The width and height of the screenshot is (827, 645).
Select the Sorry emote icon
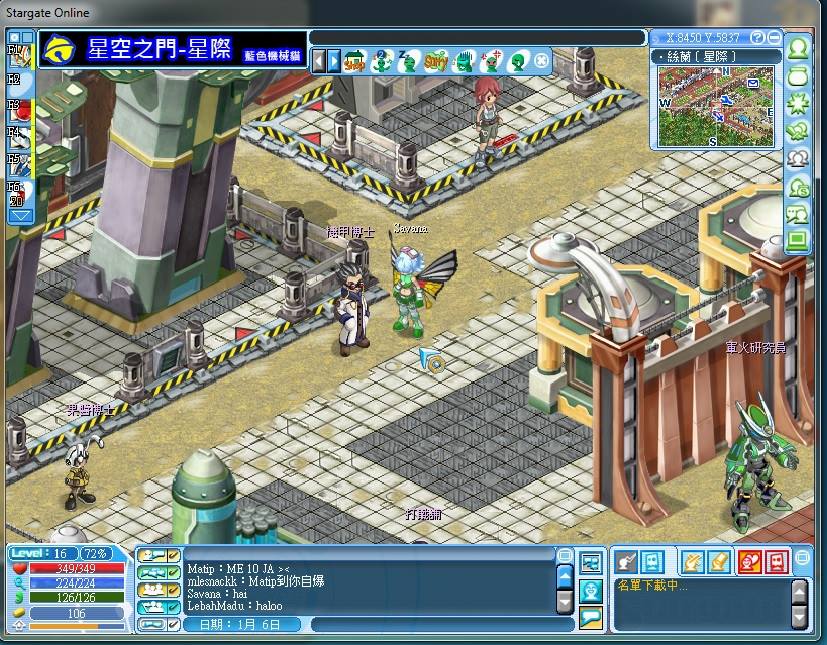coord(434,61)
